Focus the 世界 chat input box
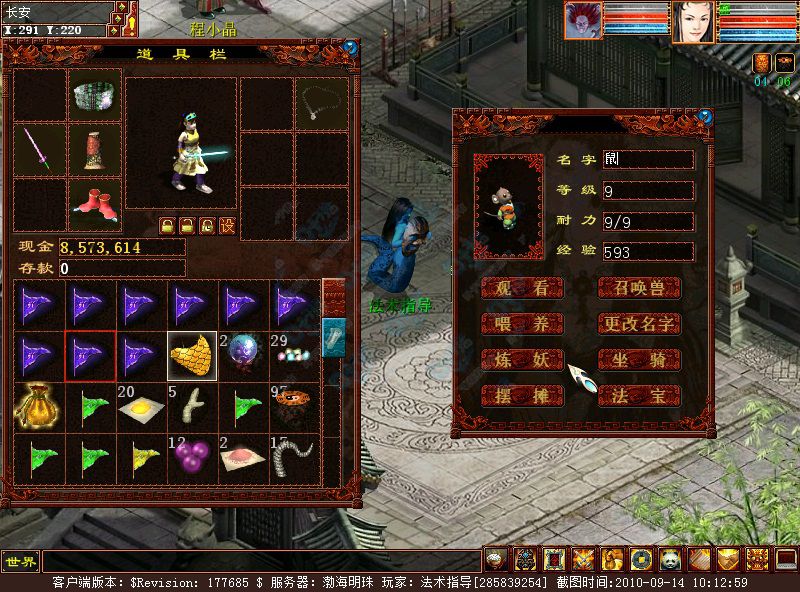 [x=260, y=561]
